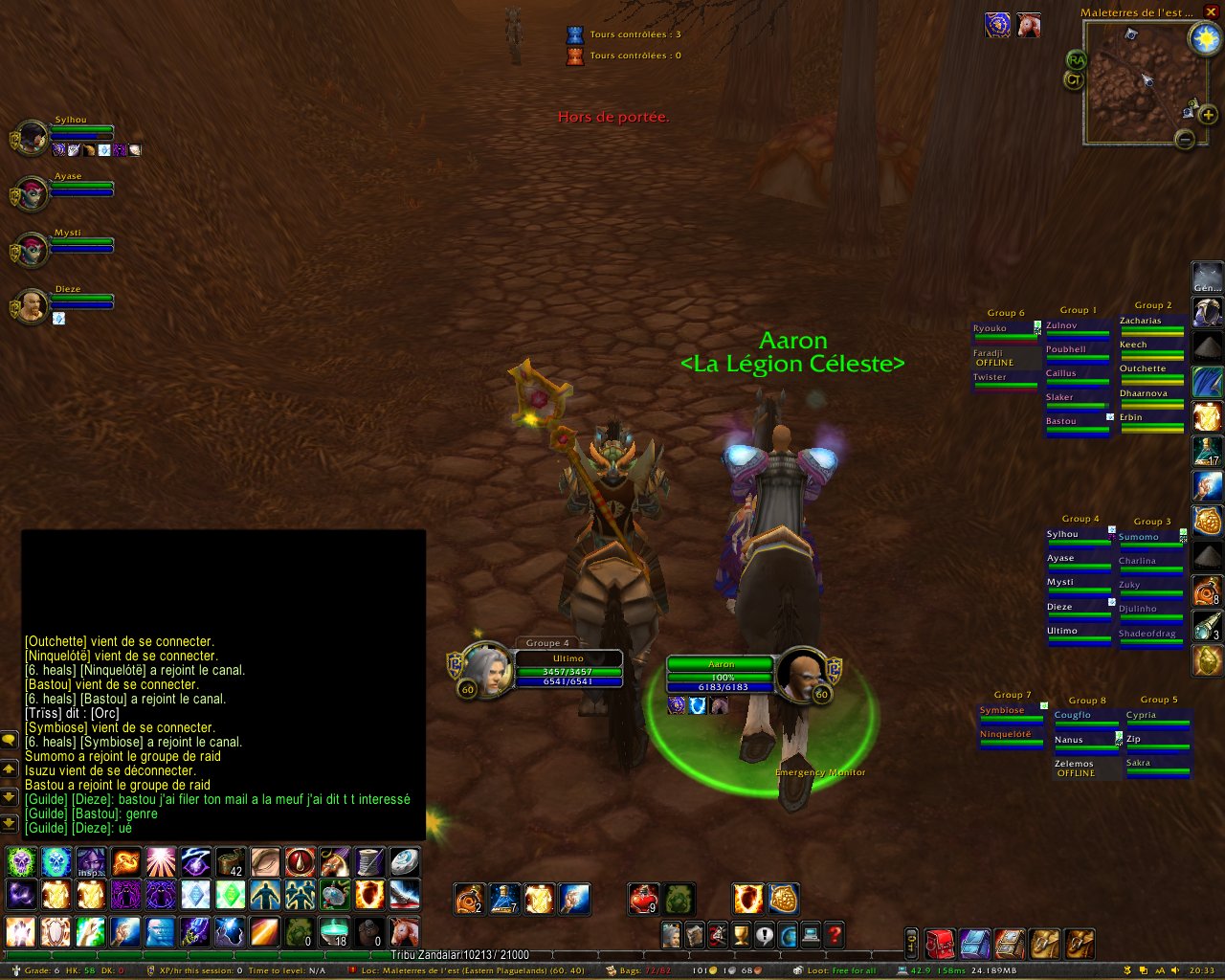1225x980 pixels.
Task: Use the red potion with 9 charges
Action: 643,900
